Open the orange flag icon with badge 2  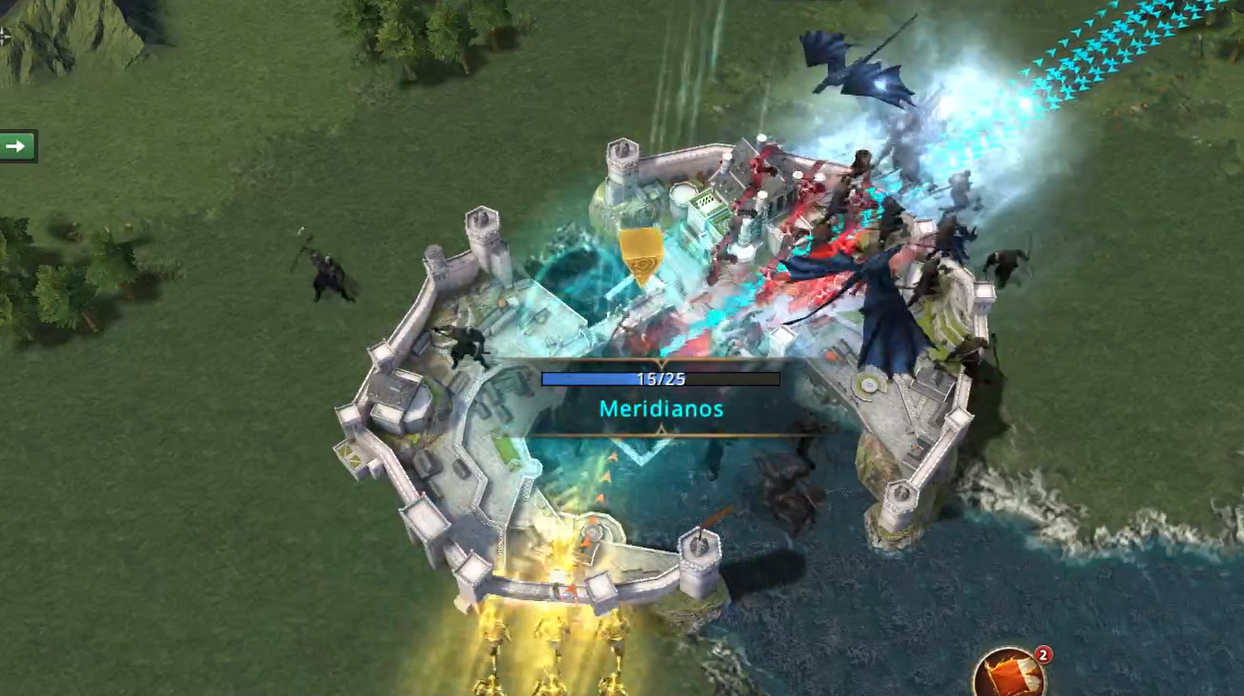[1010, 675]
